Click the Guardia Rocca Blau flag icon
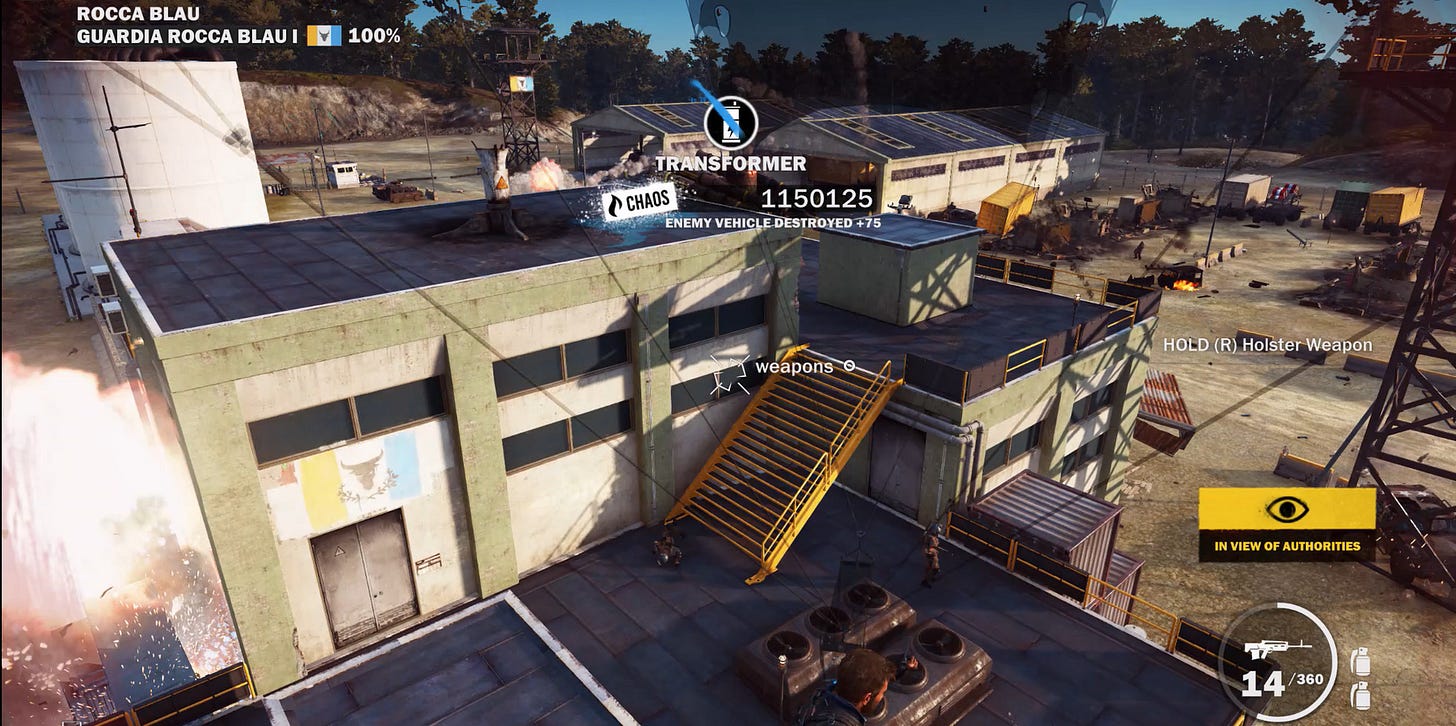1456x726 pixels. [x=323, y=36]
